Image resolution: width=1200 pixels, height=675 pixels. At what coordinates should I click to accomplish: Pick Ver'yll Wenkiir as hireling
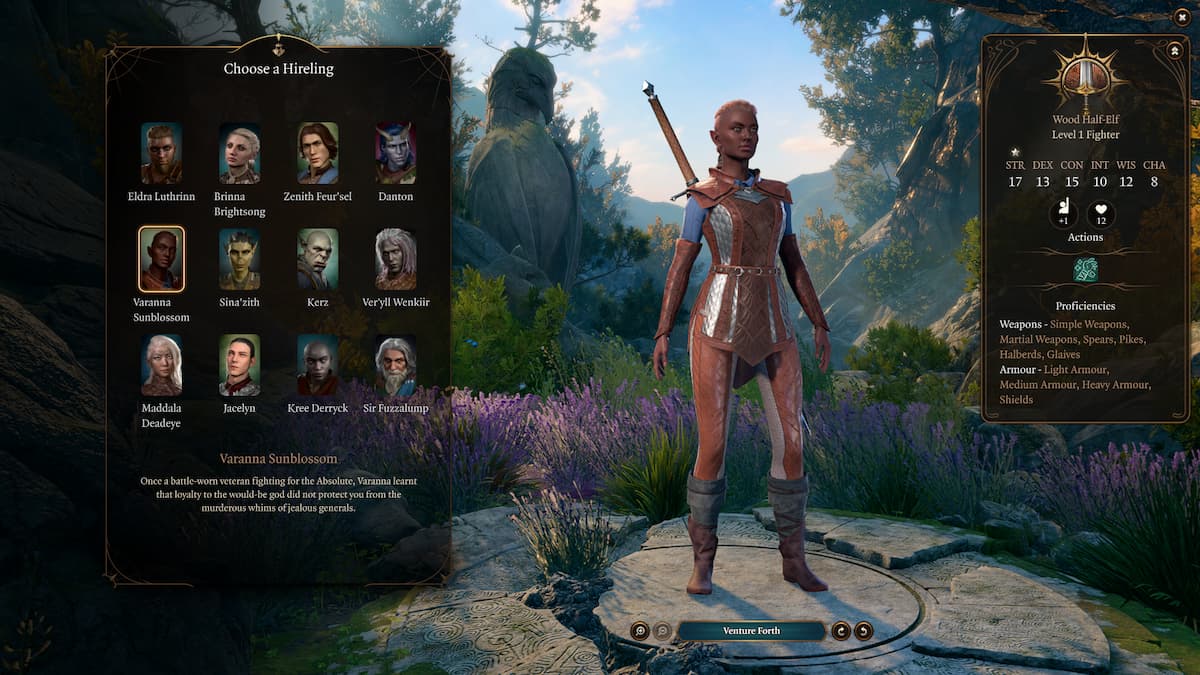tap(395, 259)
